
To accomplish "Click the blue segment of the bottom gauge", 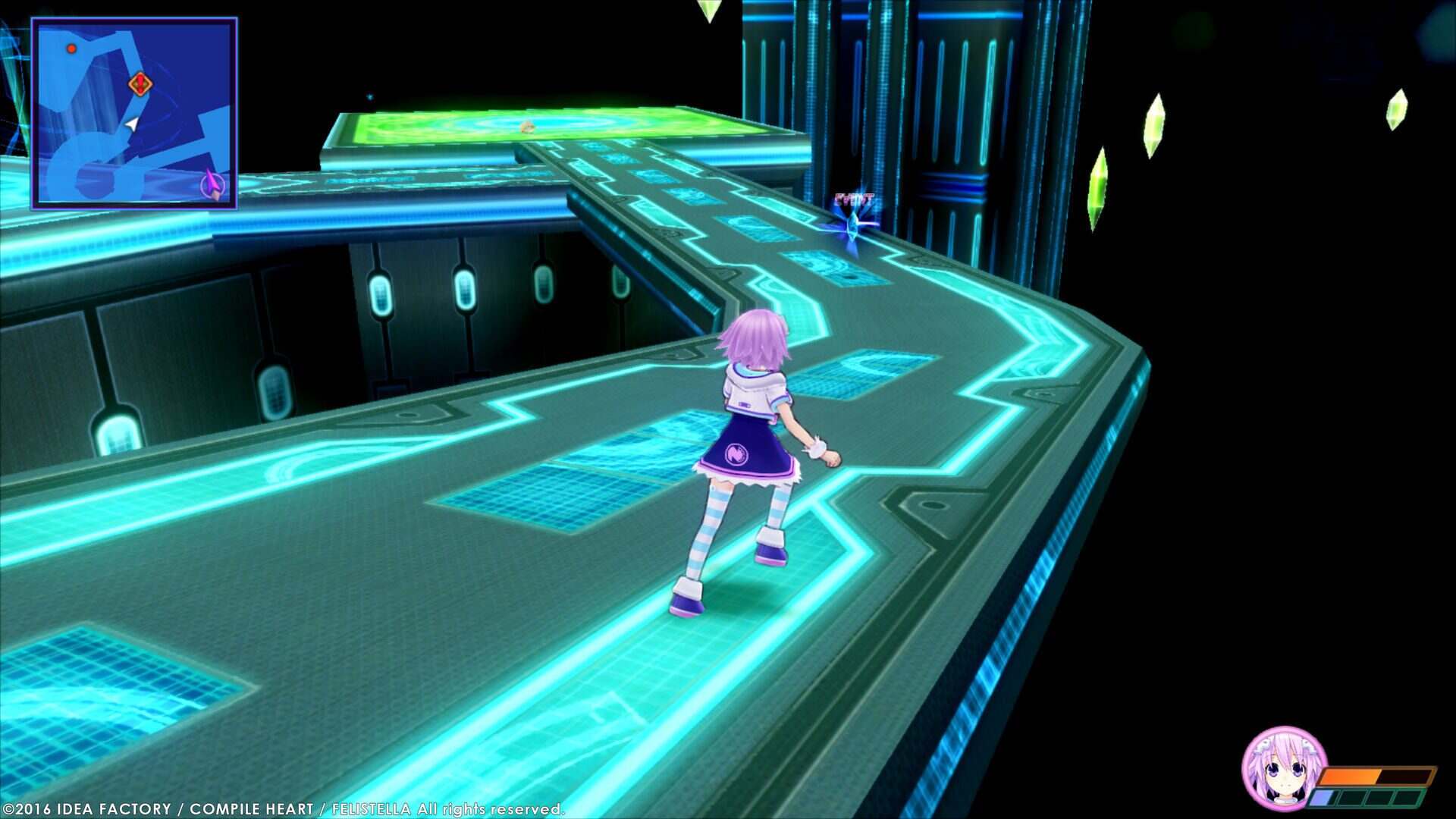I will [1323, 797].
